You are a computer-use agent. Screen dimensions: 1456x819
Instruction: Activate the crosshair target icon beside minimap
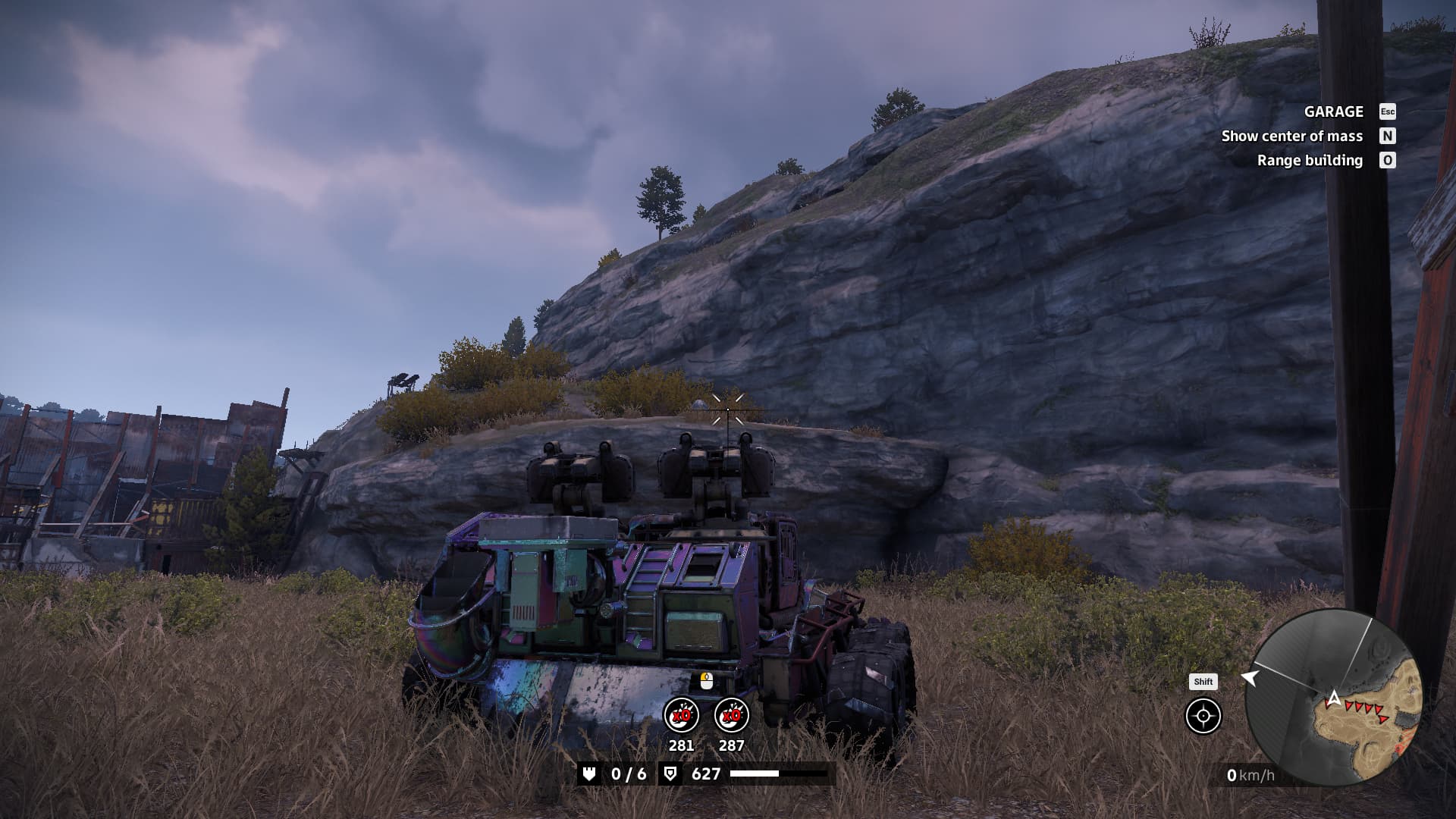tap(1203, 716)
